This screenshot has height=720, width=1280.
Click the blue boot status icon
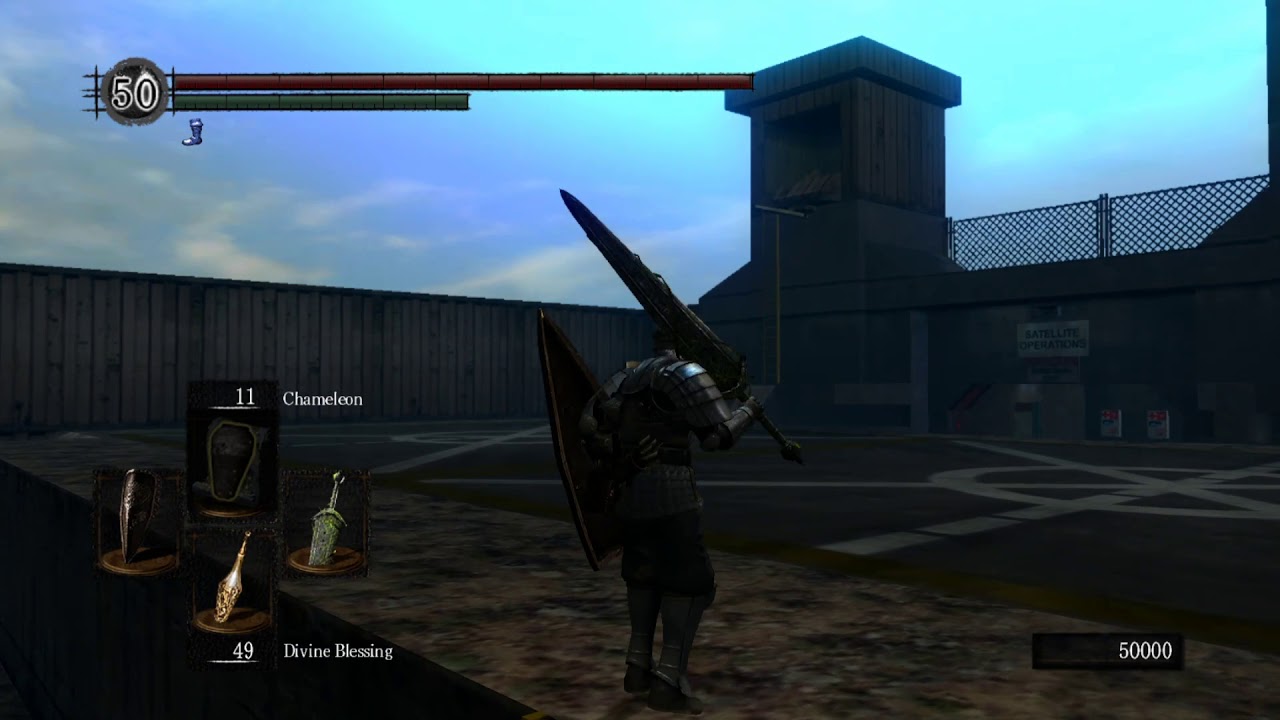pyautogui.click(x=192, y=132)
